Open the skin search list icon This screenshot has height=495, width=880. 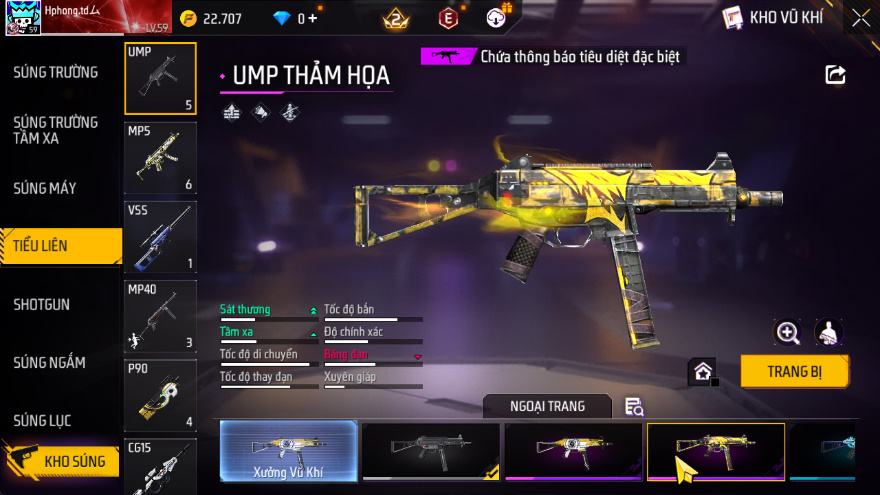point(634,406)
